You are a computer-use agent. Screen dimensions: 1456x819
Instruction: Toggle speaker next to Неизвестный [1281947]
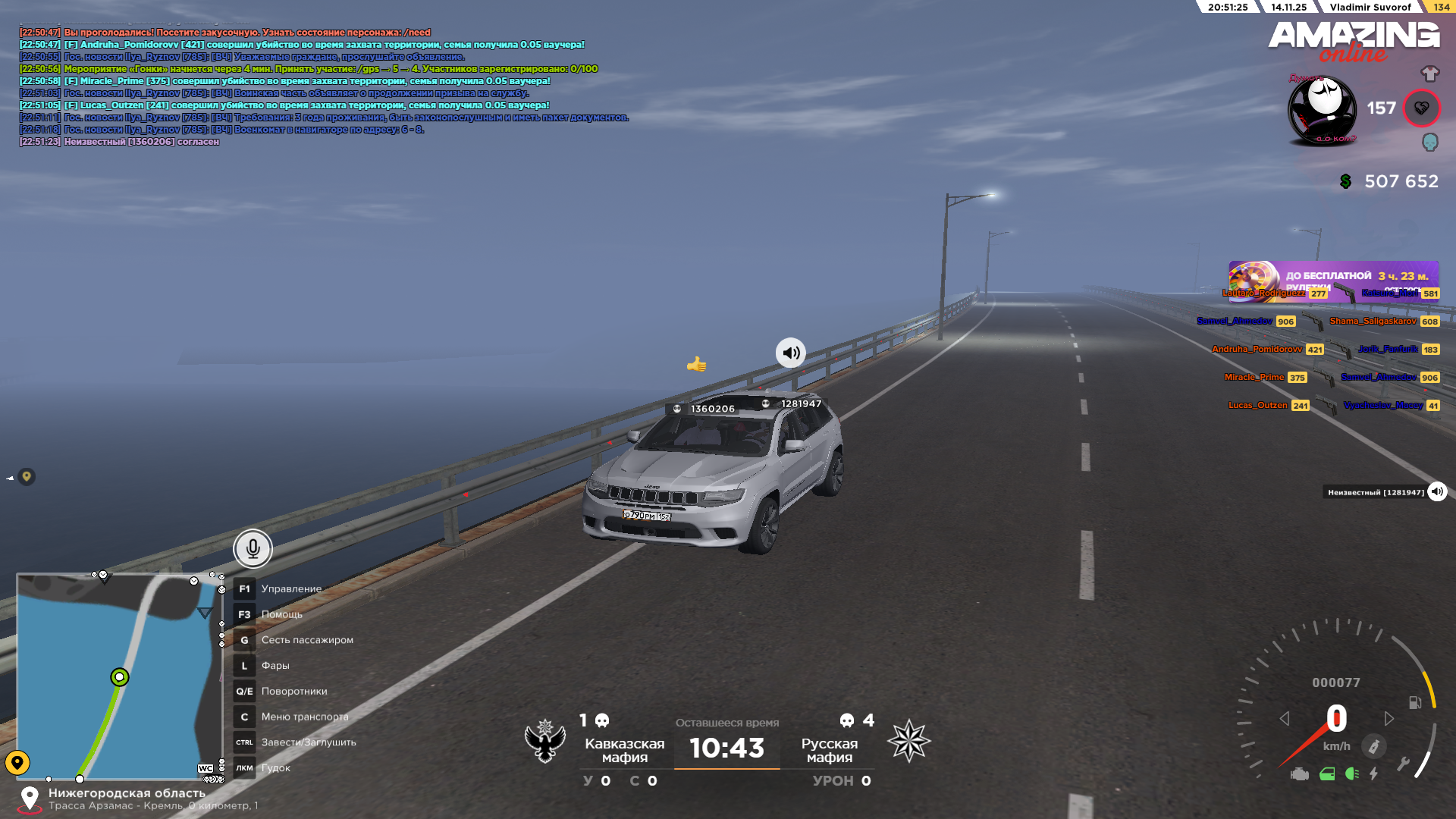coord(1437,492)
